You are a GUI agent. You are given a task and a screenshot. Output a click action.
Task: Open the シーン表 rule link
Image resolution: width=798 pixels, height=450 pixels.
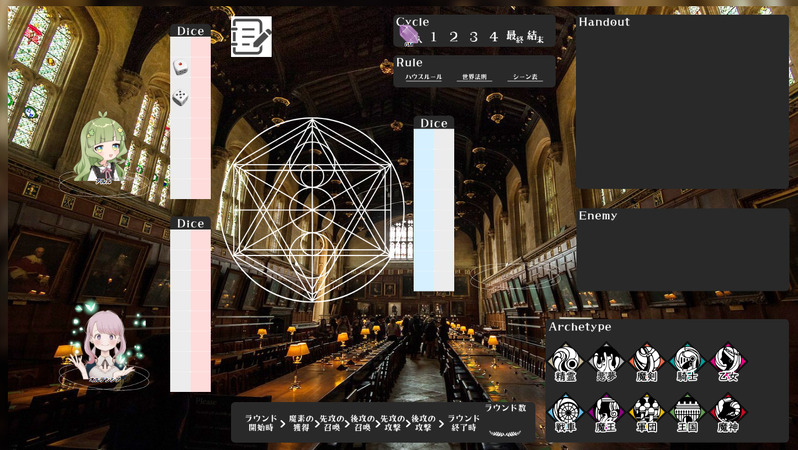[524, 77]
